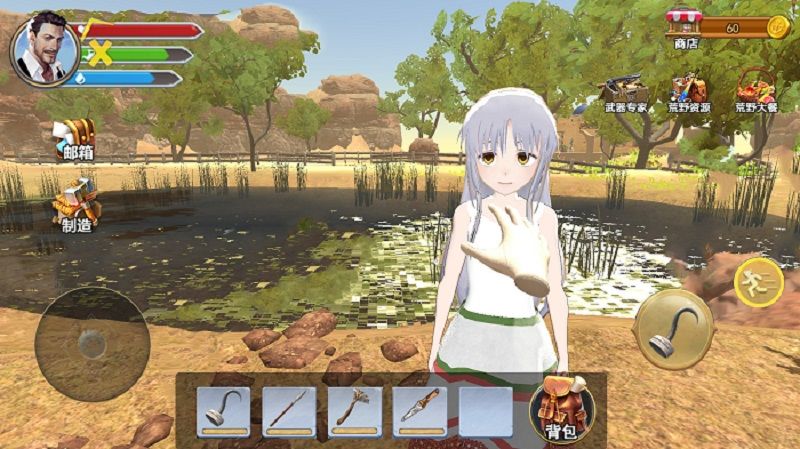Image resolution: width=800 pixels, height=449 pixels.
Task: Select the hook in the hotbar
Action: 221,410
